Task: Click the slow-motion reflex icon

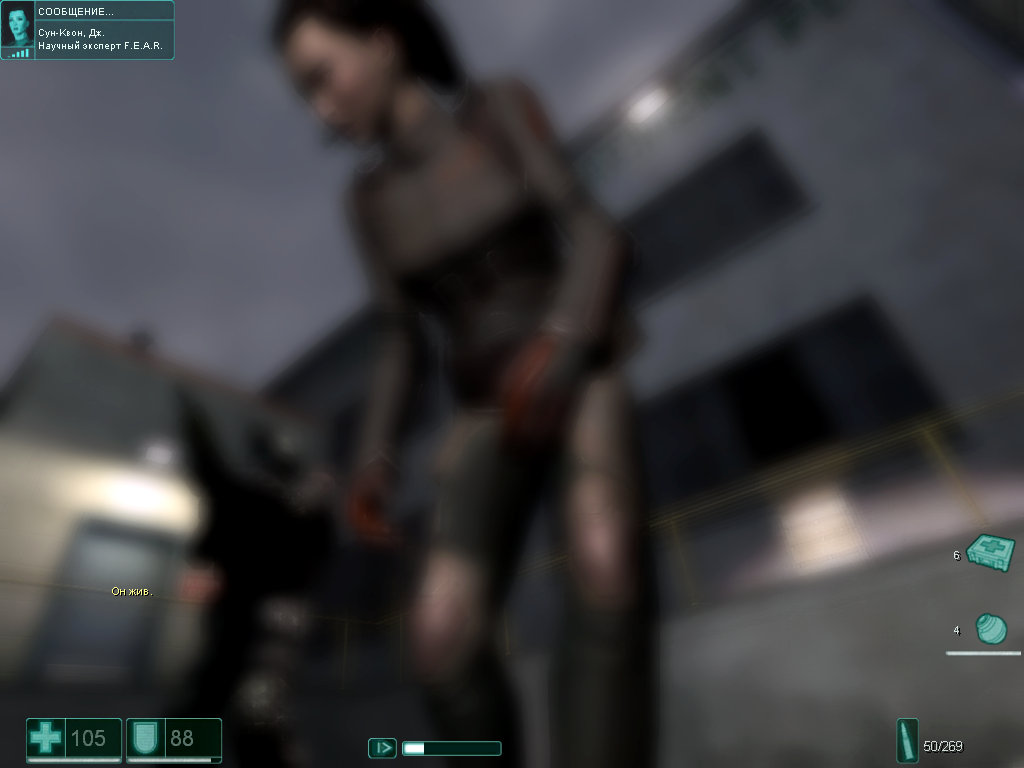Action: click(x=382, y=747)
